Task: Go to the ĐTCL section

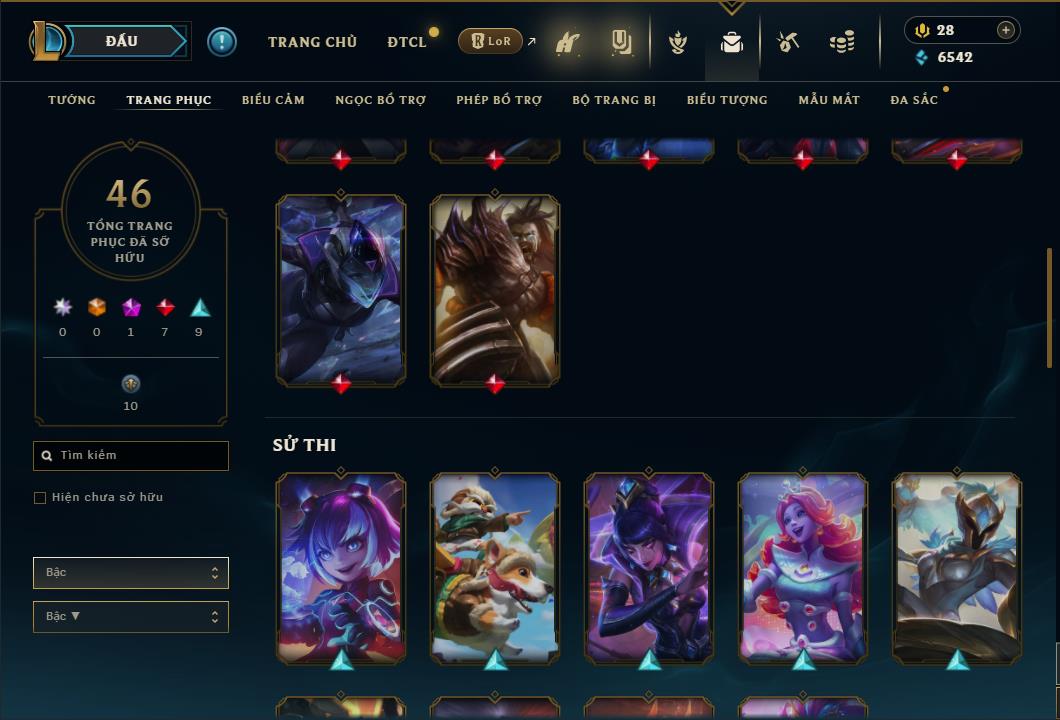Action: coord(407,42)
